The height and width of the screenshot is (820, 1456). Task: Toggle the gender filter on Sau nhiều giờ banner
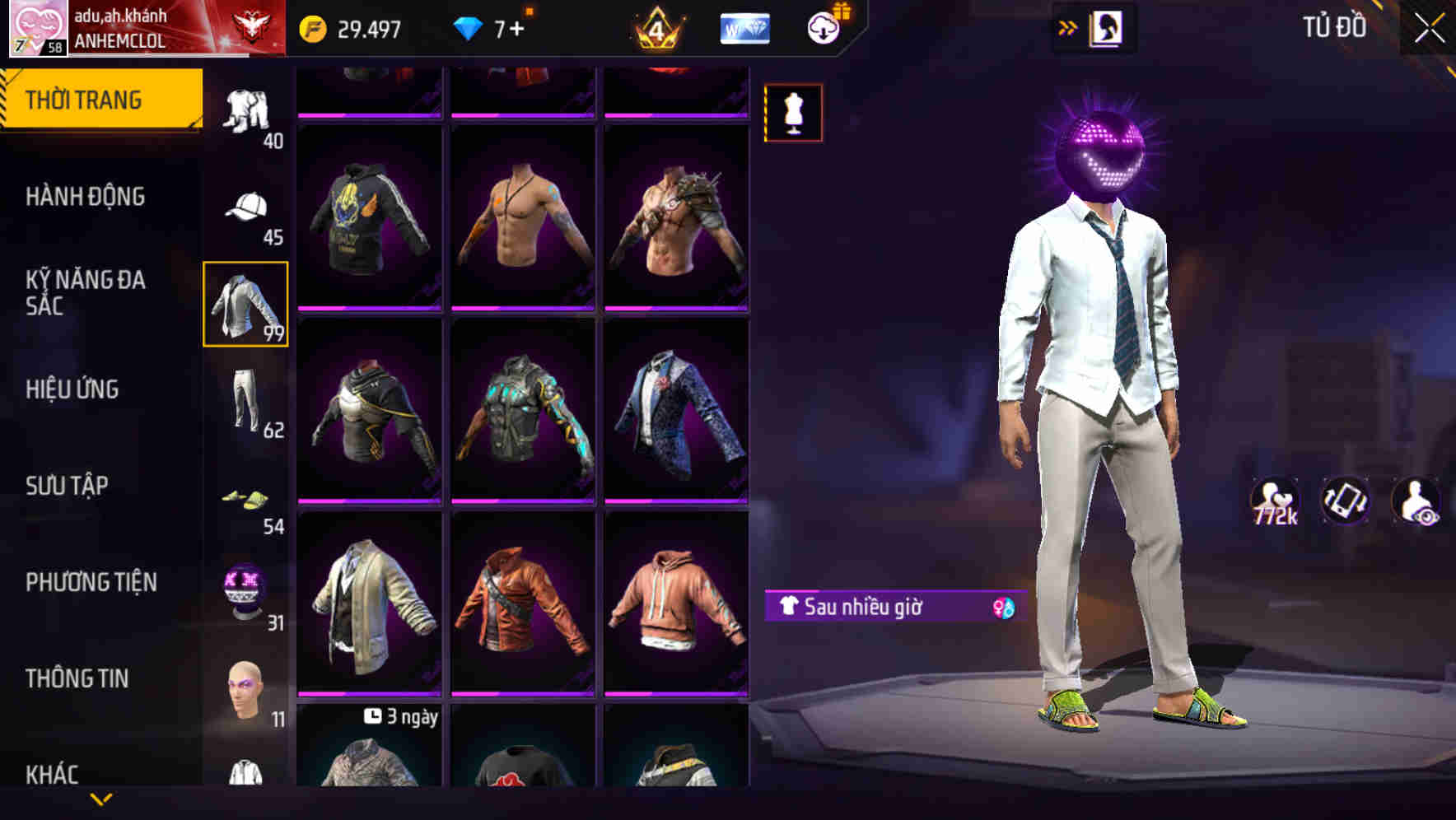(x=1001, y=609)
